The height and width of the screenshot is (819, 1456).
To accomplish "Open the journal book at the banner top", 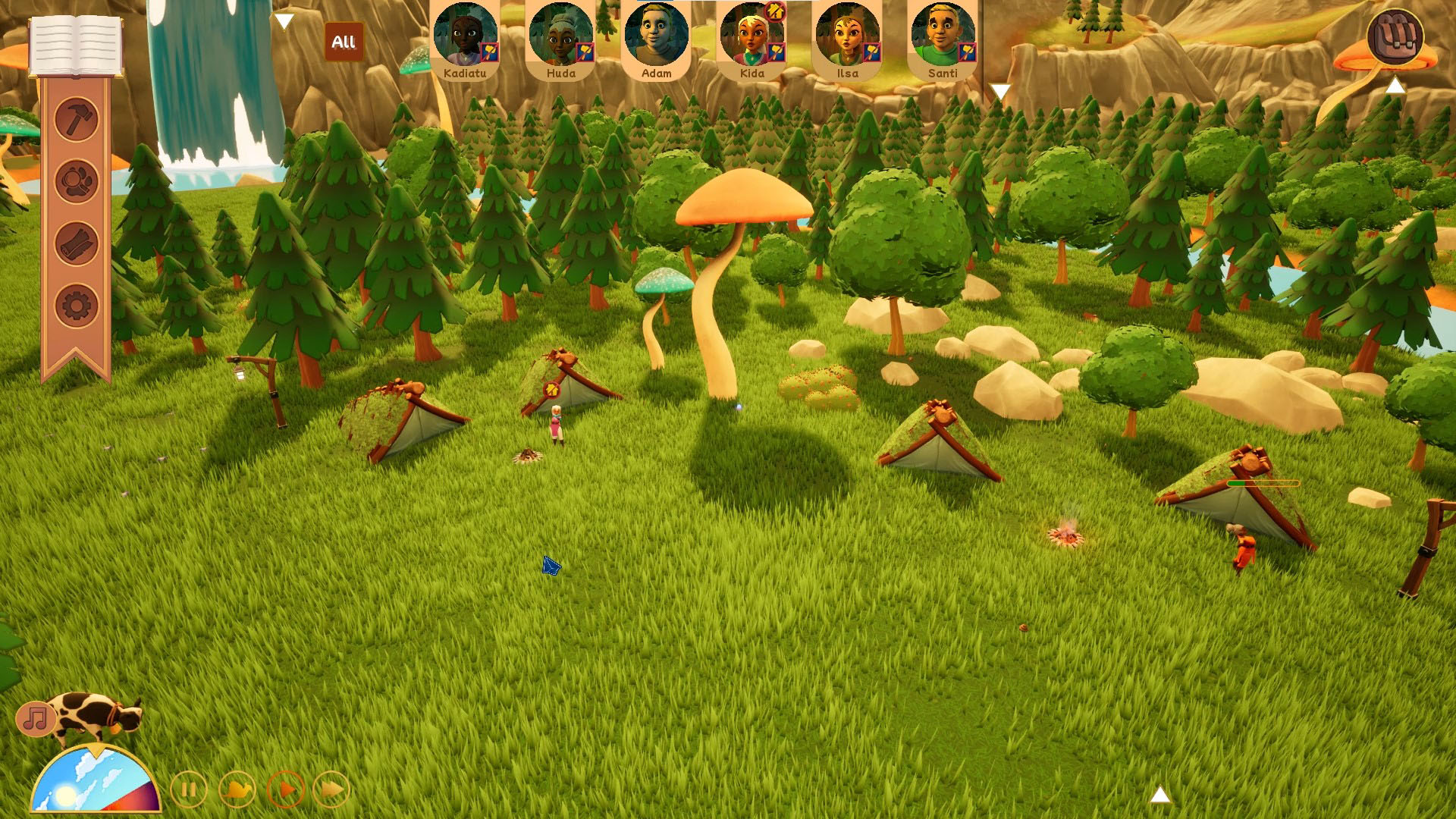I will point(76,45).
